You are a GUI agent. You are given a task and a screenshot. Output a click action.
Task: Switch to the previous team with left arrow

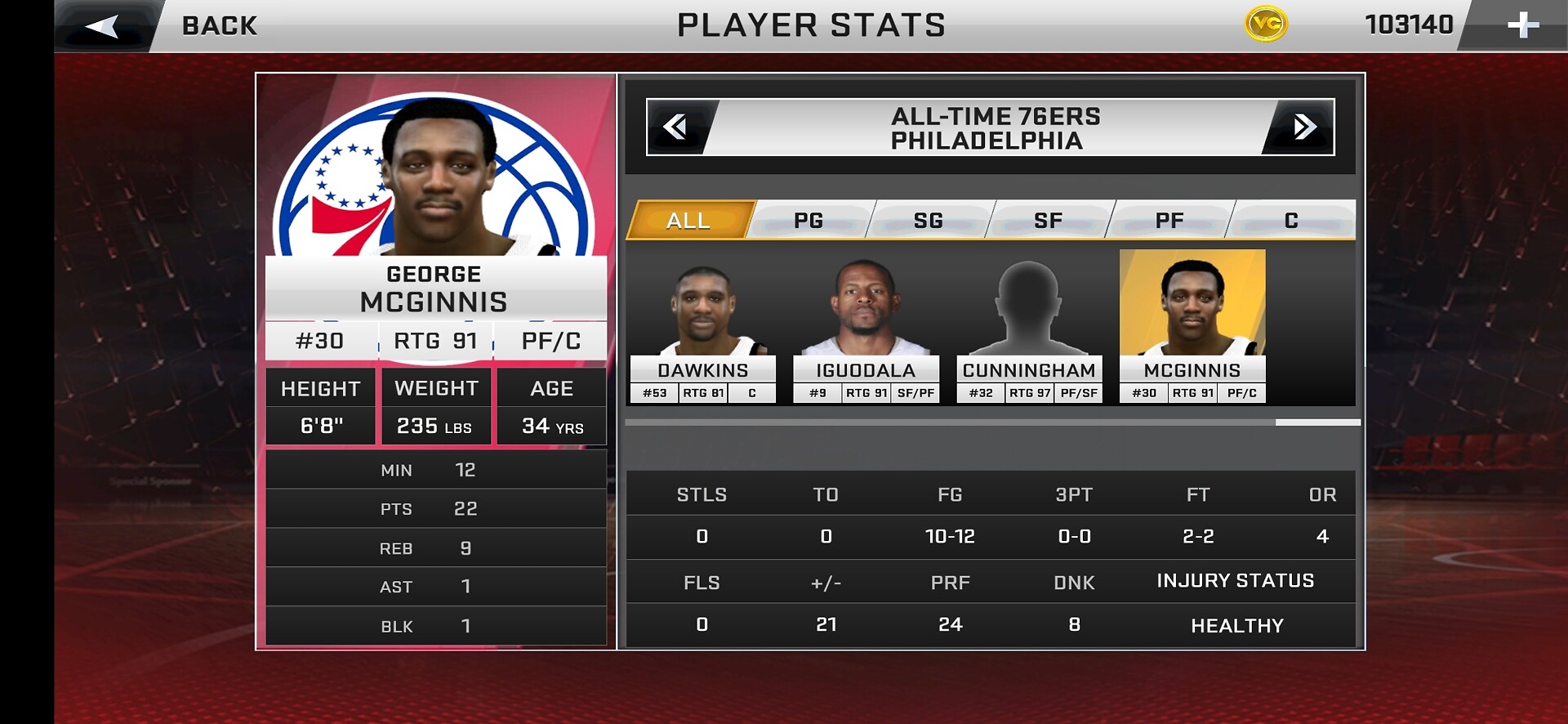(676, 127)
